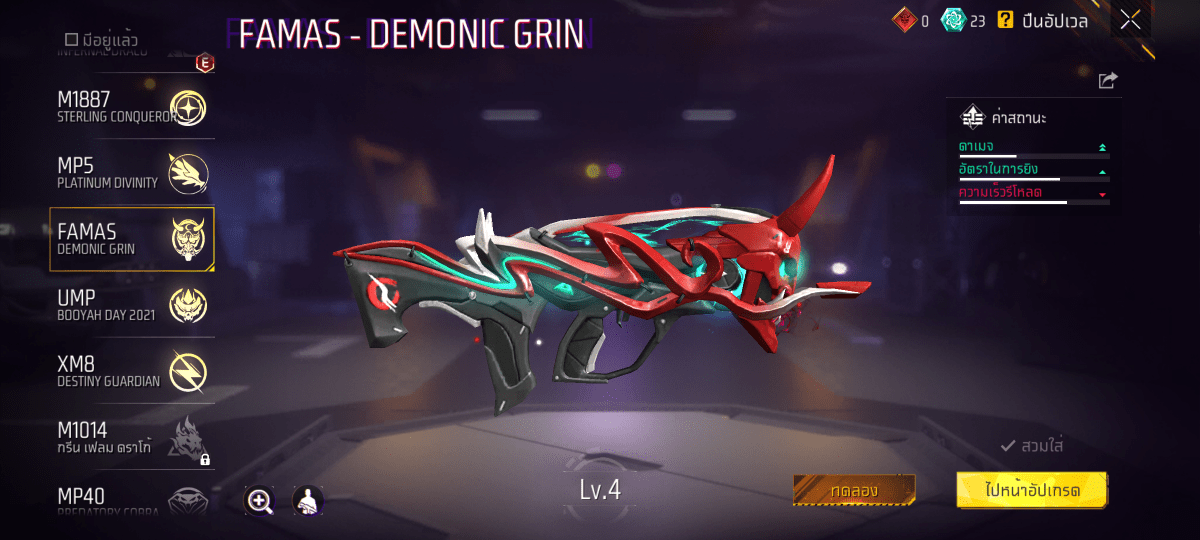
Task: Open the yellow question mark help
Action: point(1005,20)
